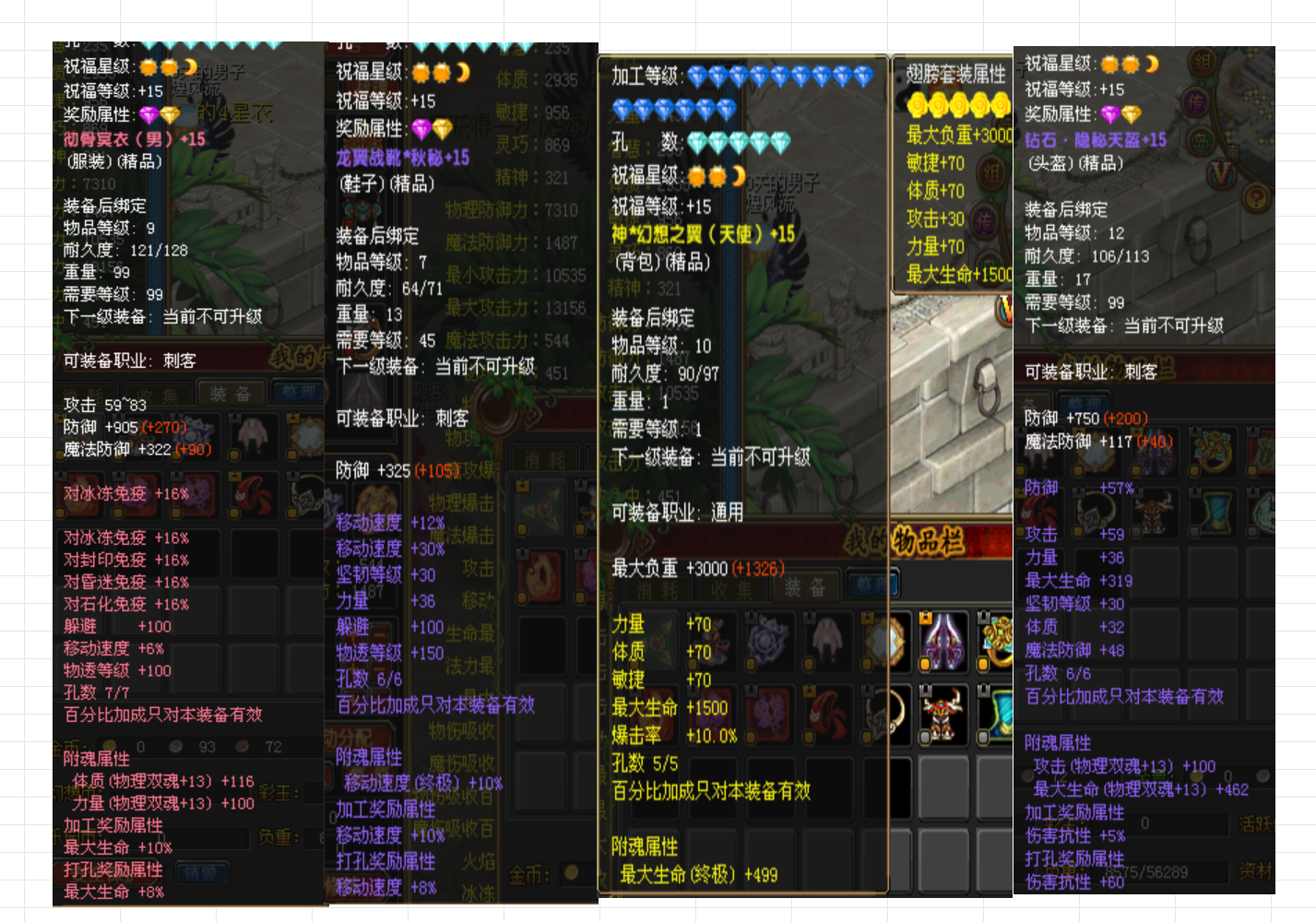Open the 组 team sidebar icon
The height and width of the screenshot is (922, 1316).
1203,64
